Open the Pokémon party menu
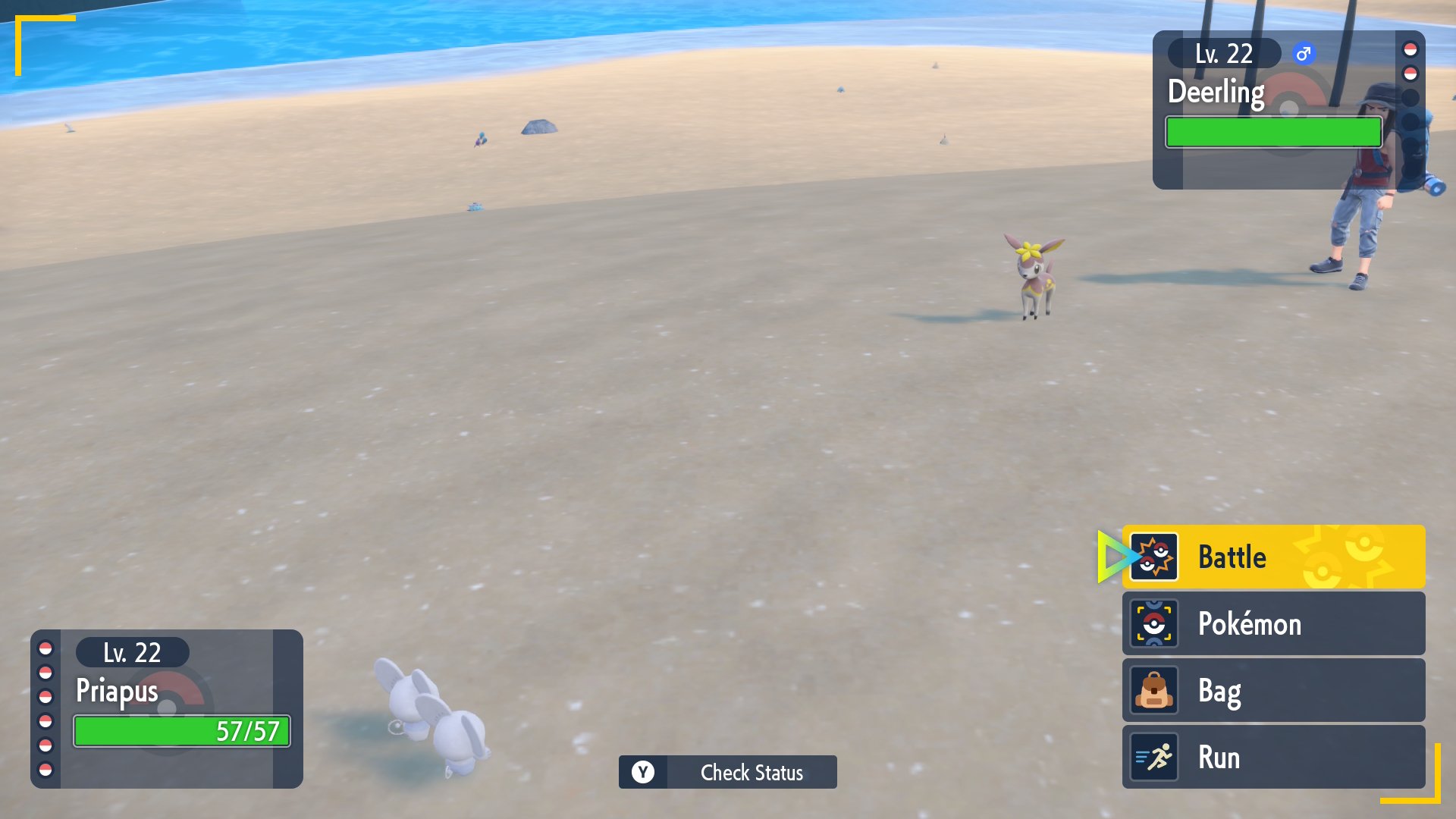 1272,623
